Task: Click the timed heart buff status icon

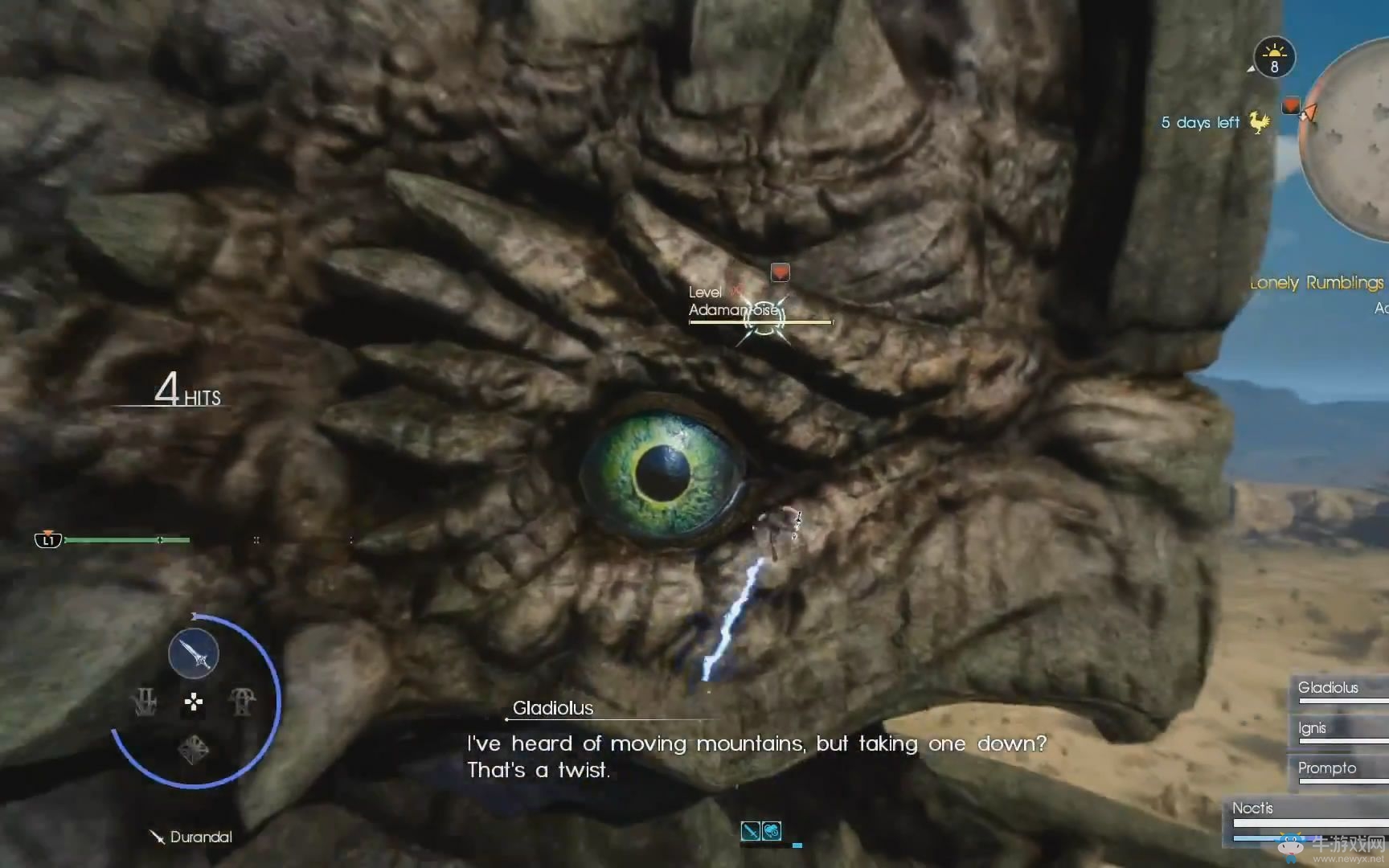Action: [772, 831]
